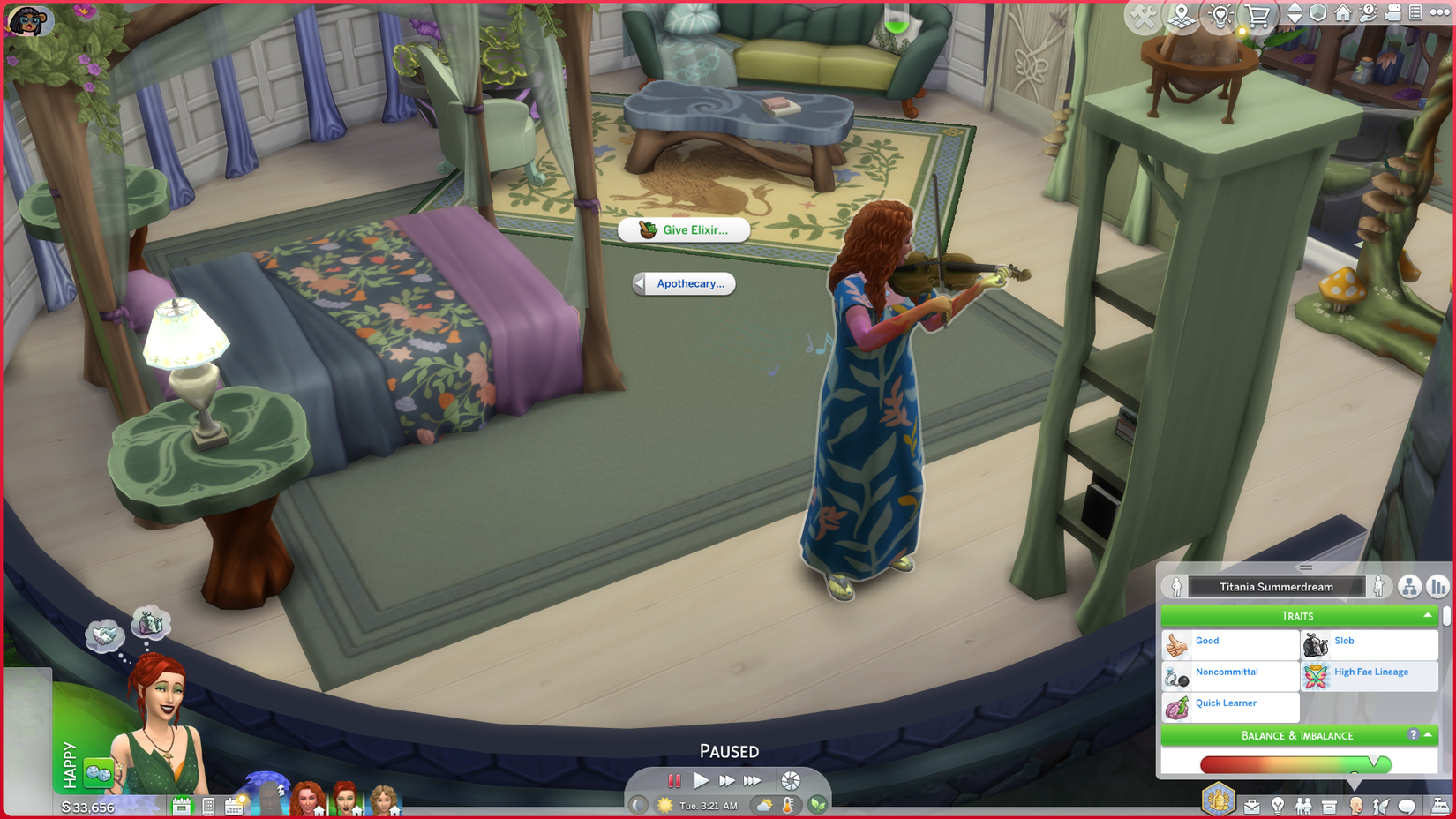Click the Balance & Imbalance help question mark
The height and width of the screenshot is (819, 1456).
[1415, 734]
